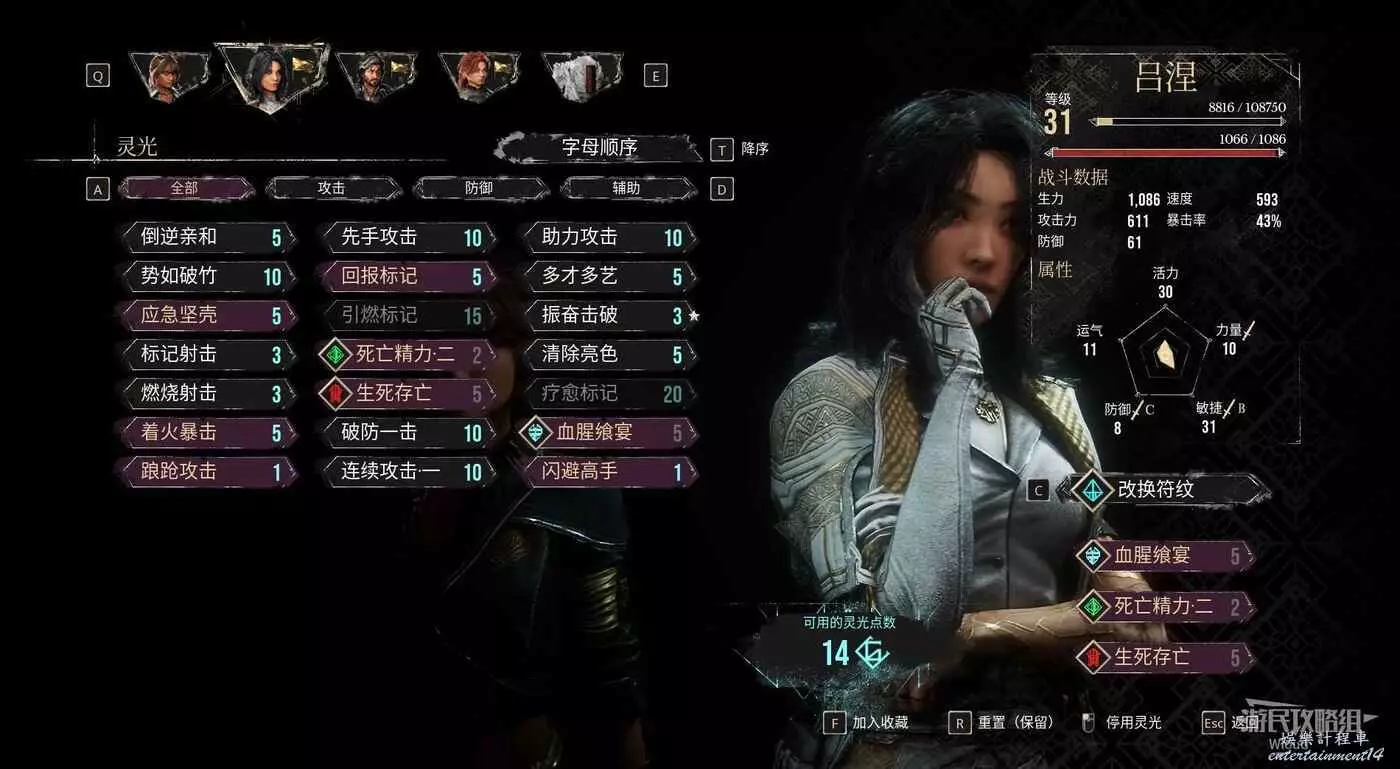Viewport: 1400px width, 769px height.
Task: Select 血腥飨宴 in the skill list
Action: pos(607,432)
